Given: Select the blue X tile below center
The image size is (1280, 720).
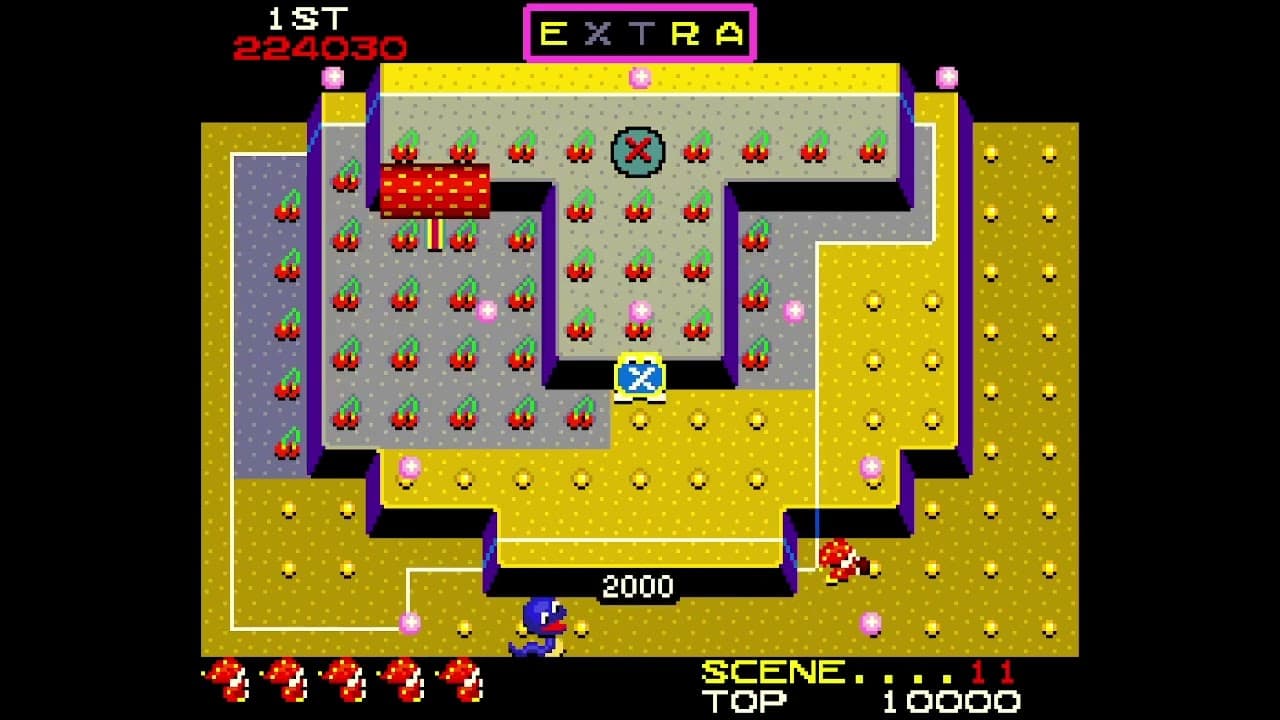Looking at the screenshot, I should 637,378.
